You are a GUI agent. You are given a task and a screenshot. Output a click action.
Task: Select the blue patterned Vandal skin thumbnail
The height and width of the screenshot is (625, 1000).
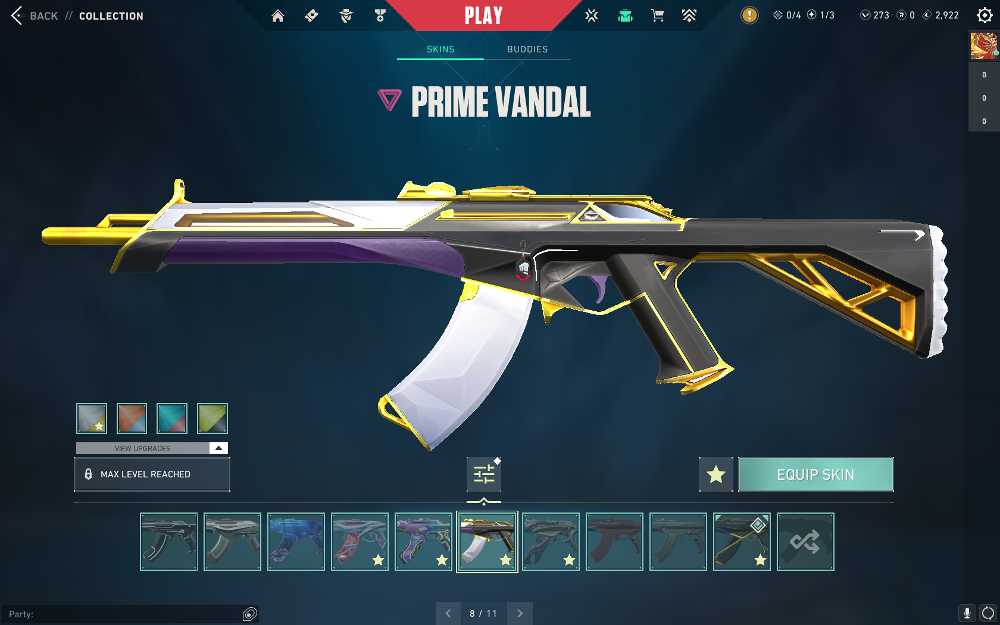tap(296, 542)
